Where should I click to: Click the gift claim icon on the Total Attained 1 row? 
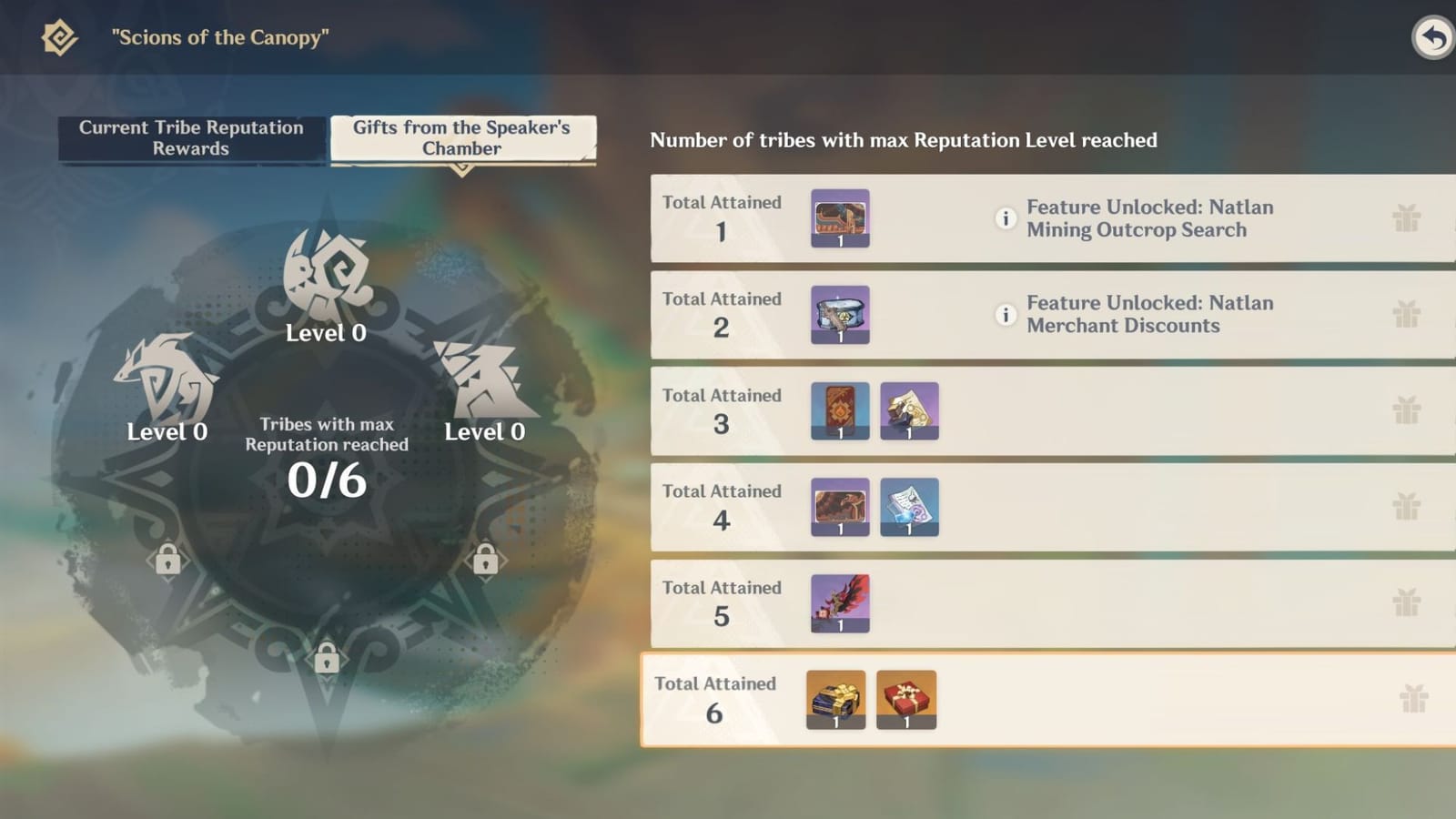[1406, 218]
